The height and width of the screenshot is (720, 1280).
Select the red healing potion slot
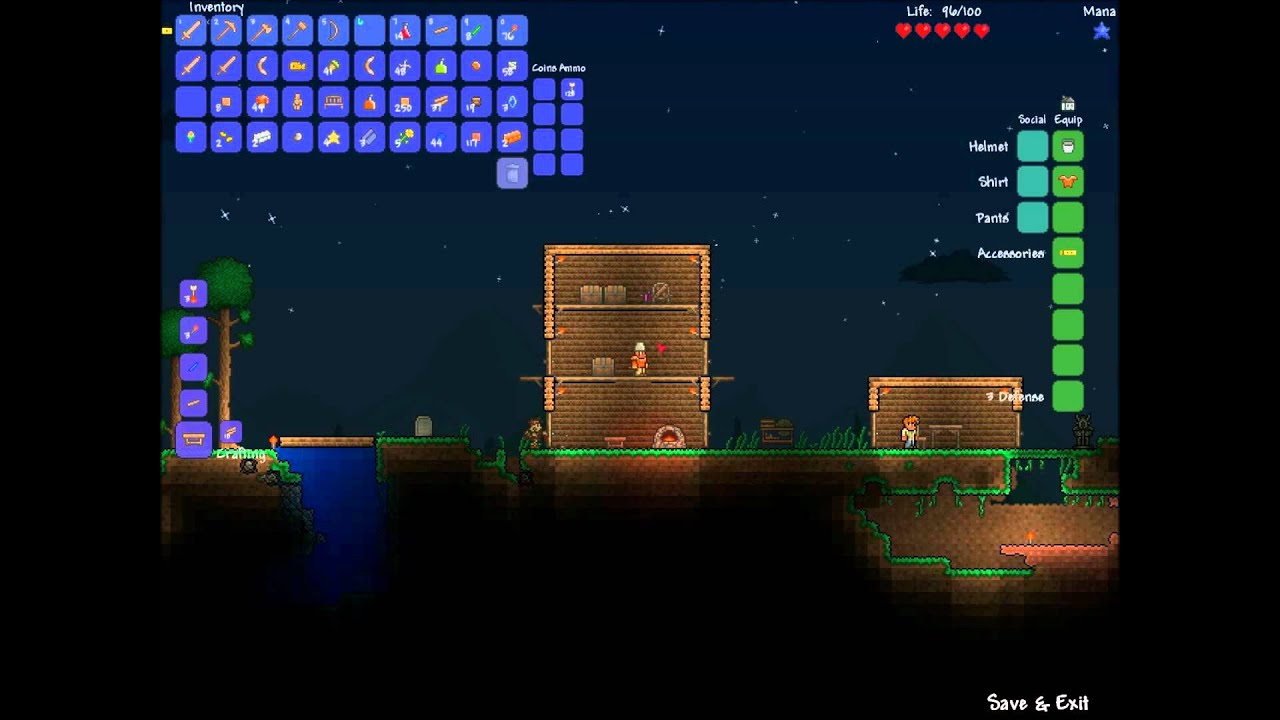(x=405, y=31)
